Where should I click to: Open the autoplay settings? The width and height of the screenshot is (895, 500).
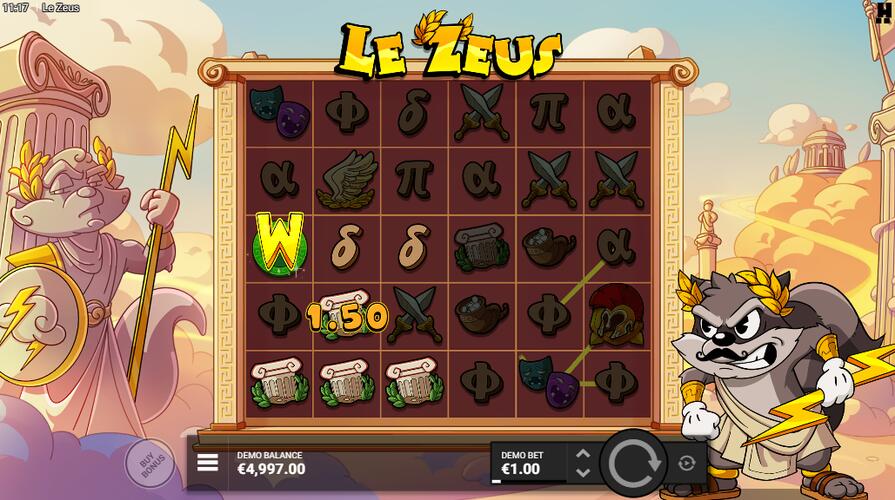(x=686, y=462)
